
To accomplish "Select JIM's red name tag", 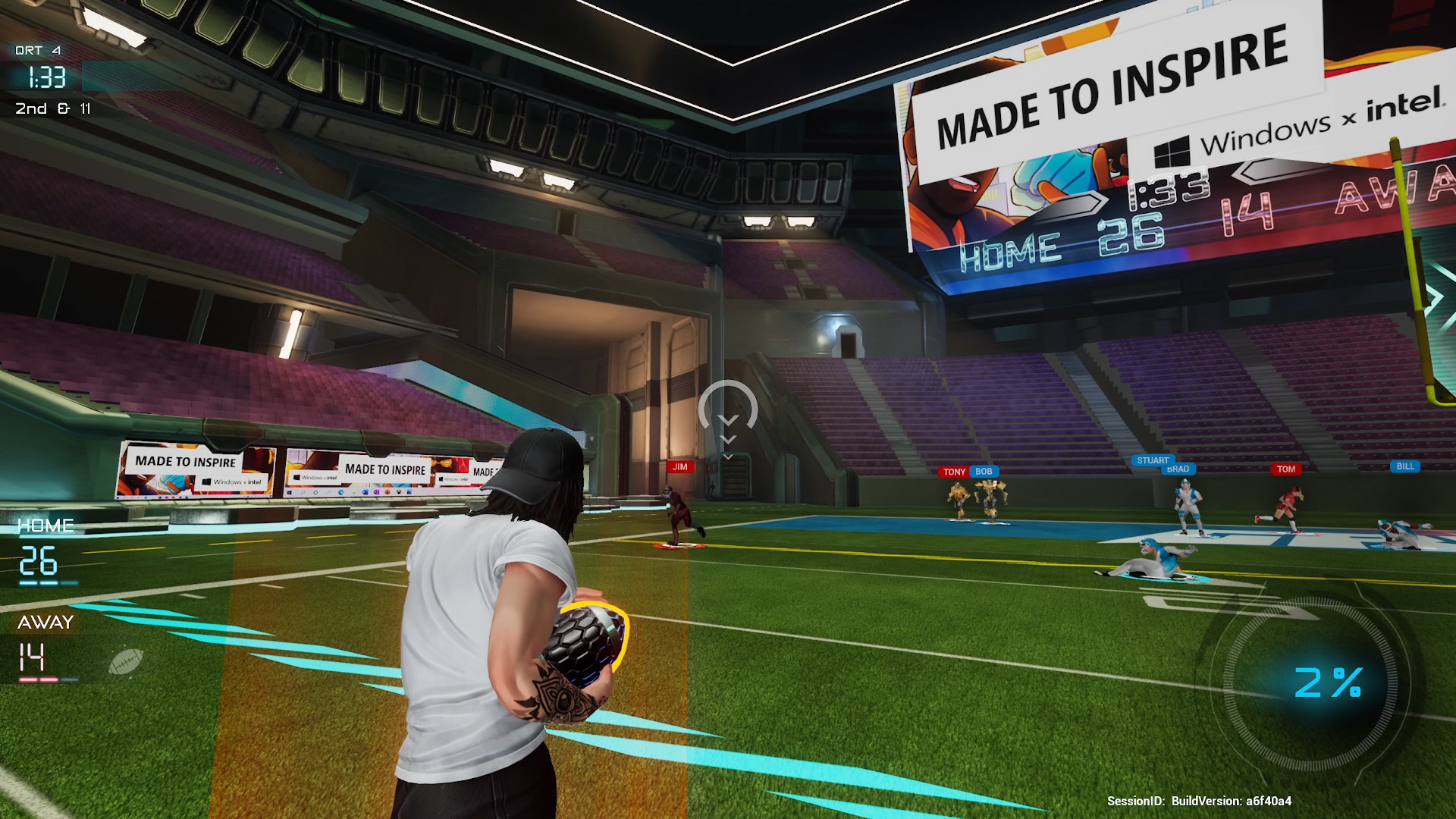I will (x=680, y=467).
